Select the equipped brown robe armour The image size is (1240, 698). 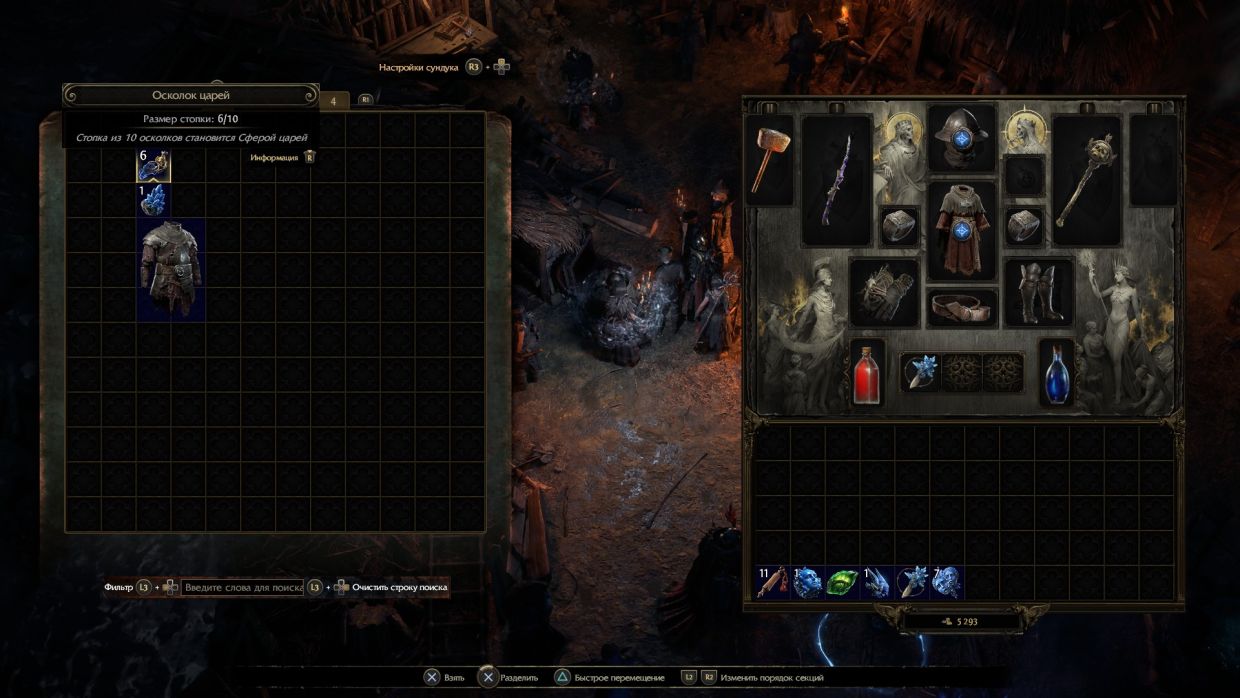[962, 230]
